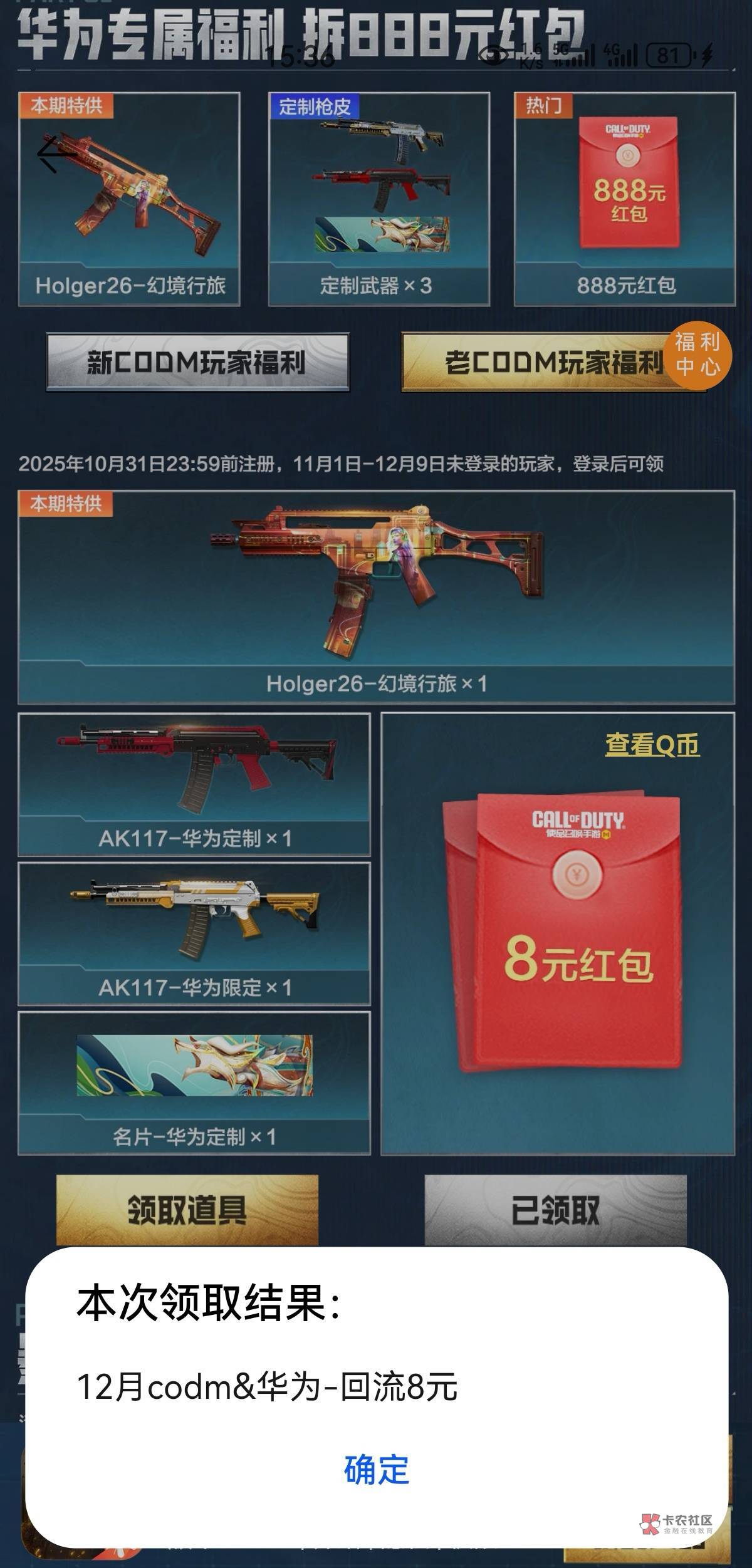Open the 查看Q币 link
Image resolution: width=752 pixels, height=1568 pixels.
652,745
